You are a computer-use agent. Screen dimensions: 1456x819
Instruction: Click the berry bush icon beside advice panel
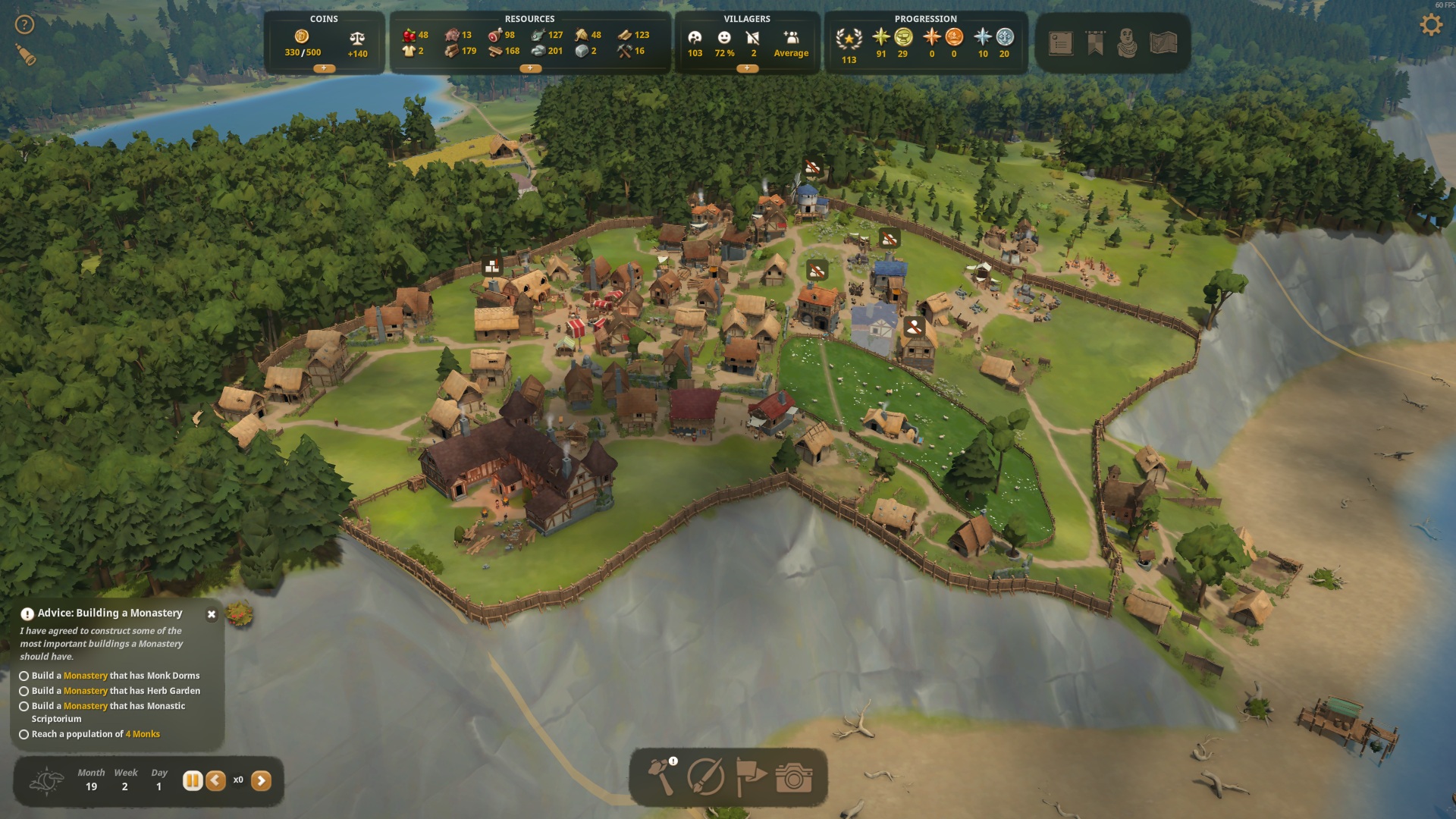[x=240, y=613]
